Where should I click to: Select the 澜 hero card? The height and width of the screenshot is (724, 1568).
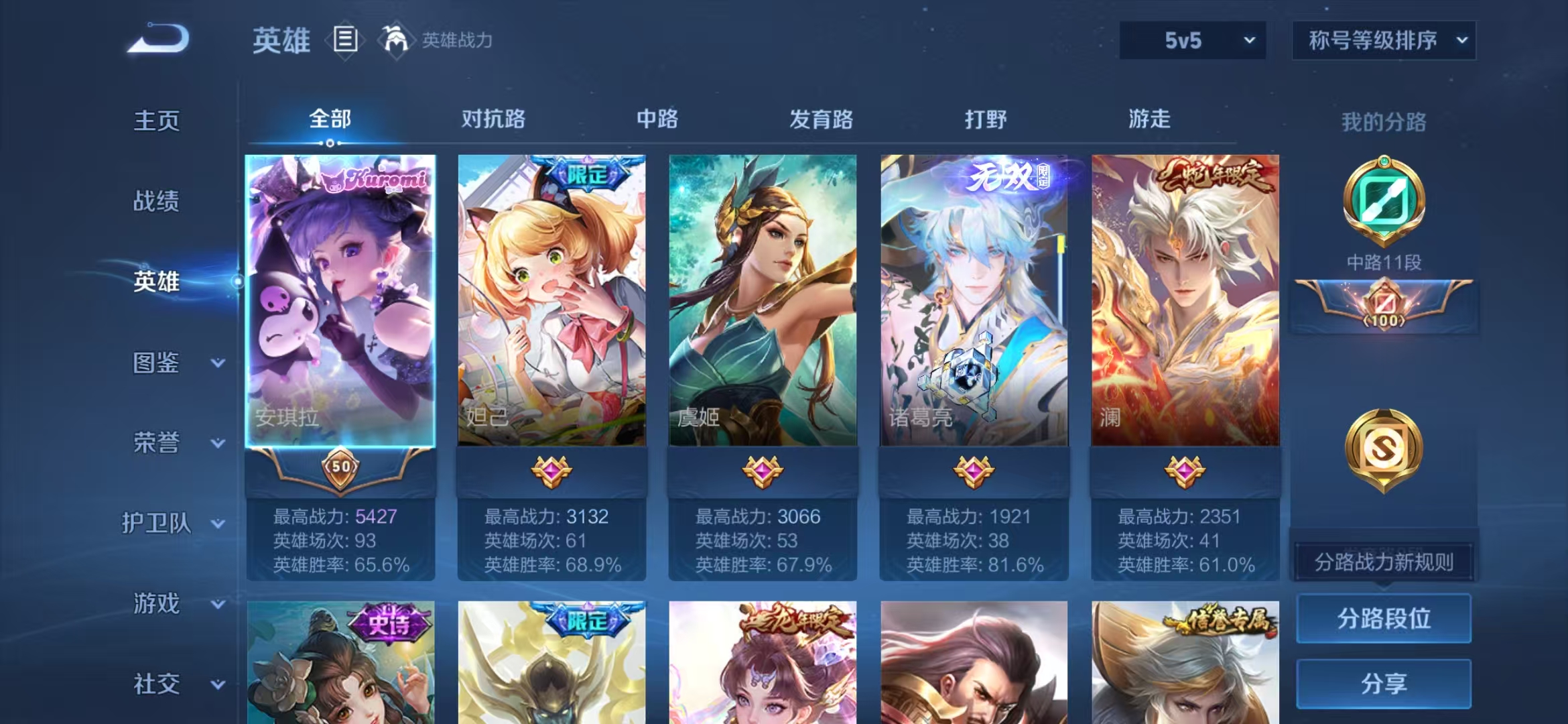(1185, 302)
